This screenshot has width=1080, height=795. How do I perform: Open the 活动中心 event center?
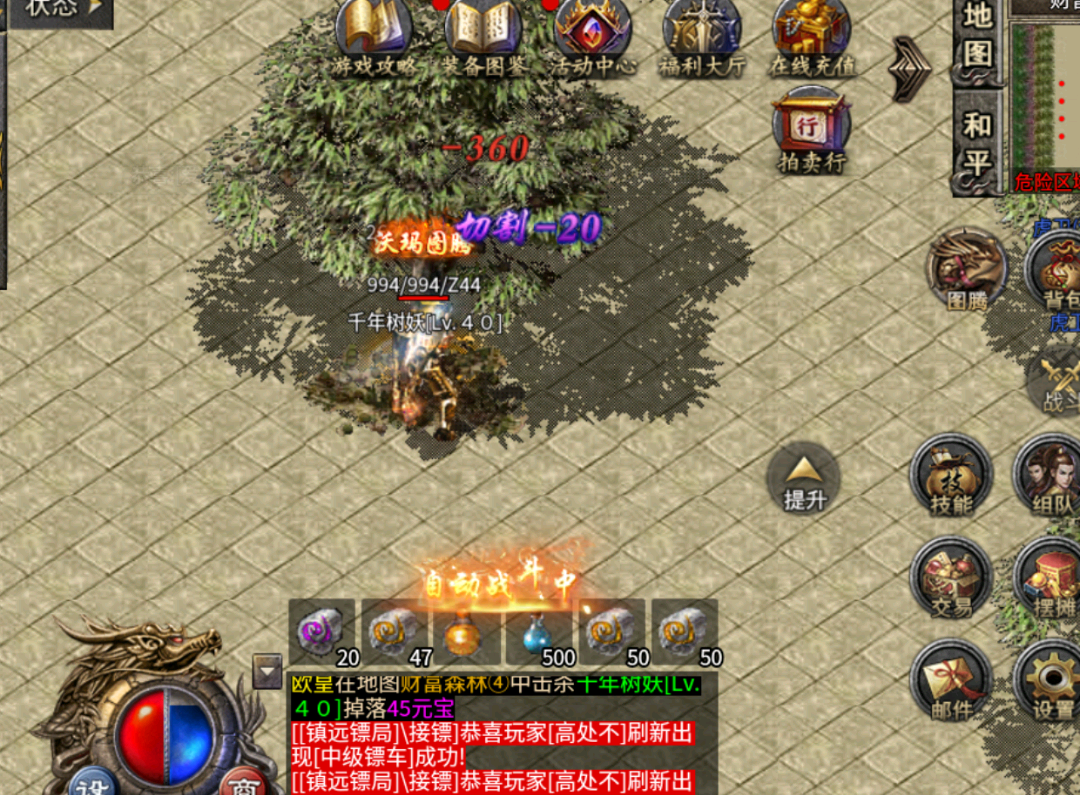[592, 35]
